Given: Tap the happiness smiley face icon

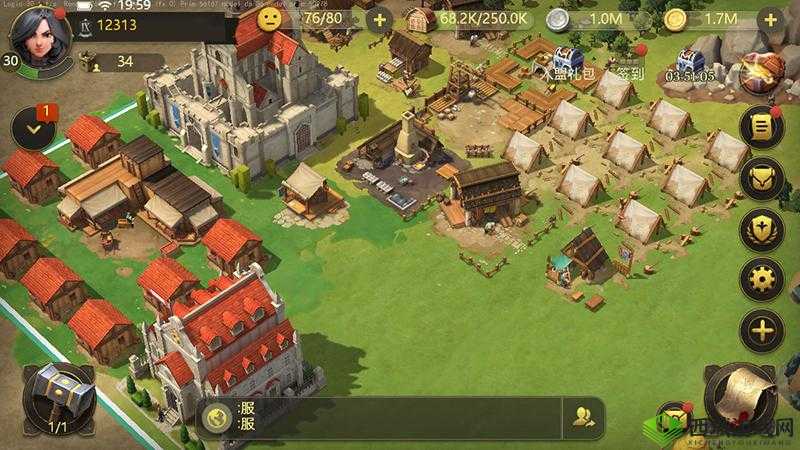Looking at the screenshot, I should coord(269,19).
